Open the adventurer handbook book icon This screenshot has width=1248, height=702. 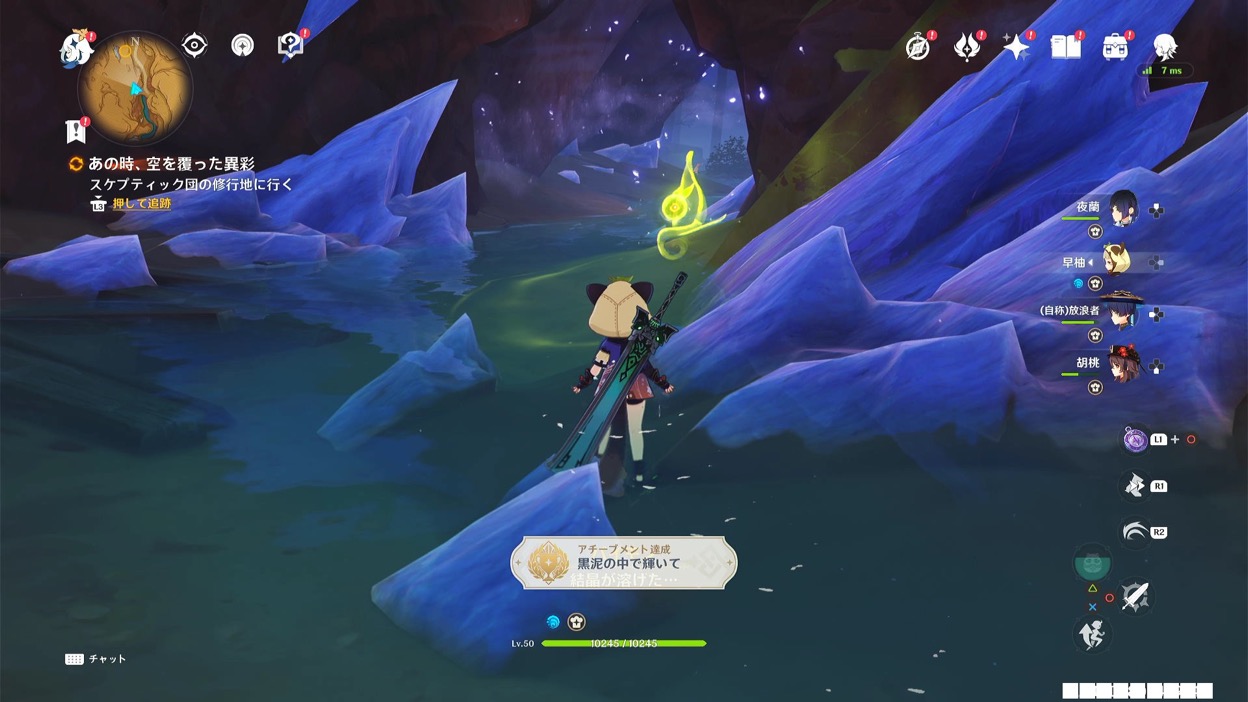1066,47
